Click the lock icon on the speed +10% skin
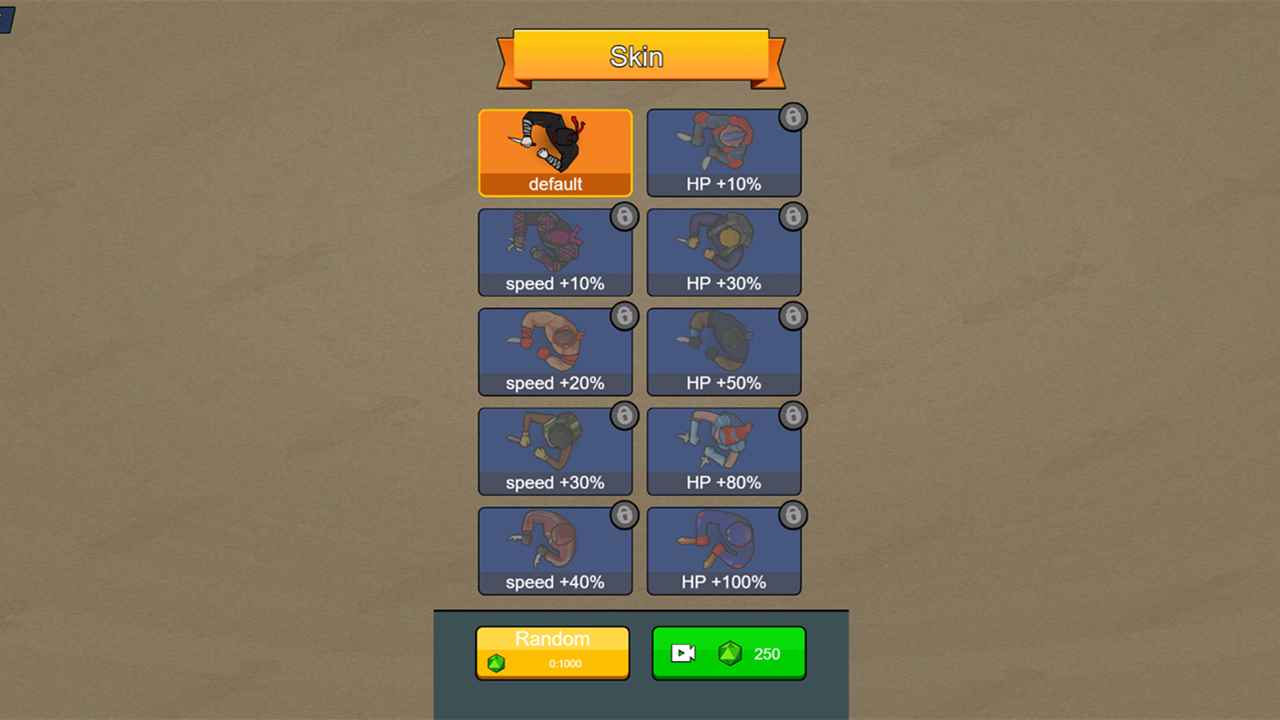The height and width of the screenshot is (720, 1280). (624, 217)
